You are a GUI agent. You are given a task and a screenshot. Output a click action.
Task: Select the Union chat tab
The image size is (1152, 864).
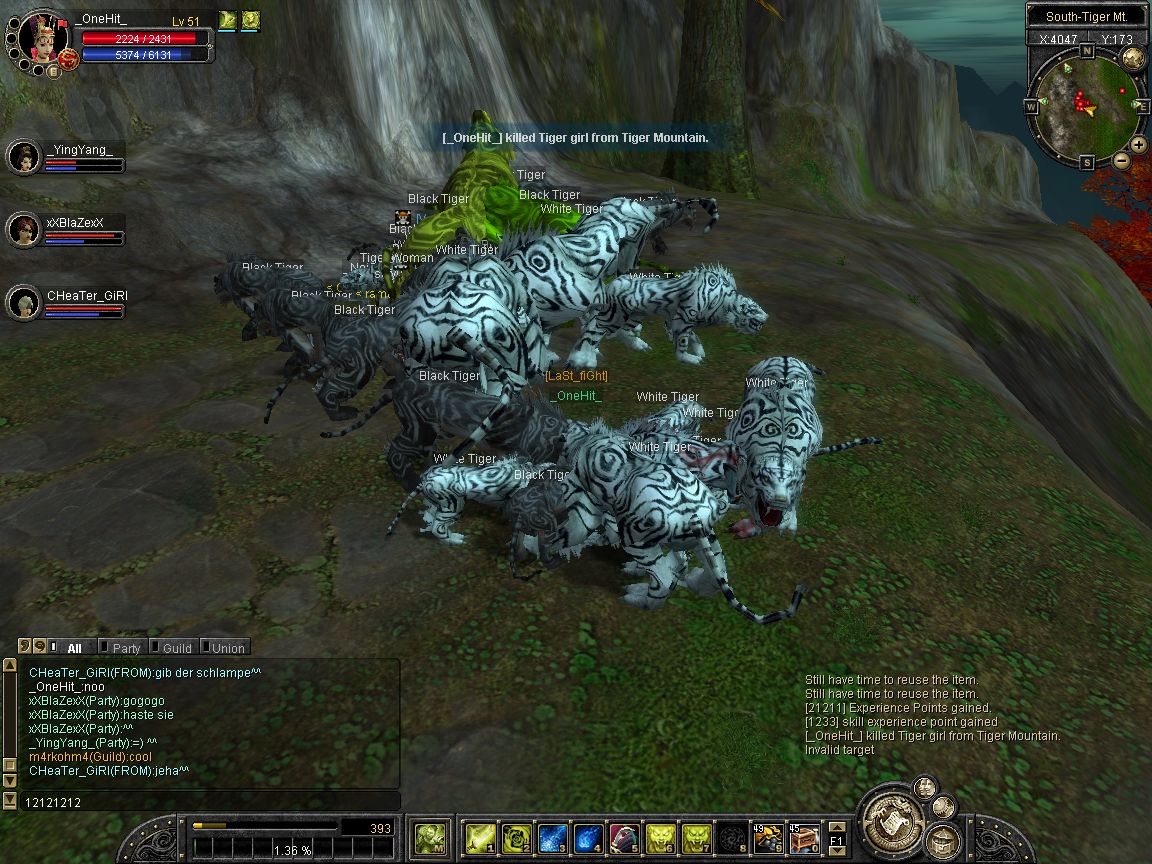point(226,648)
